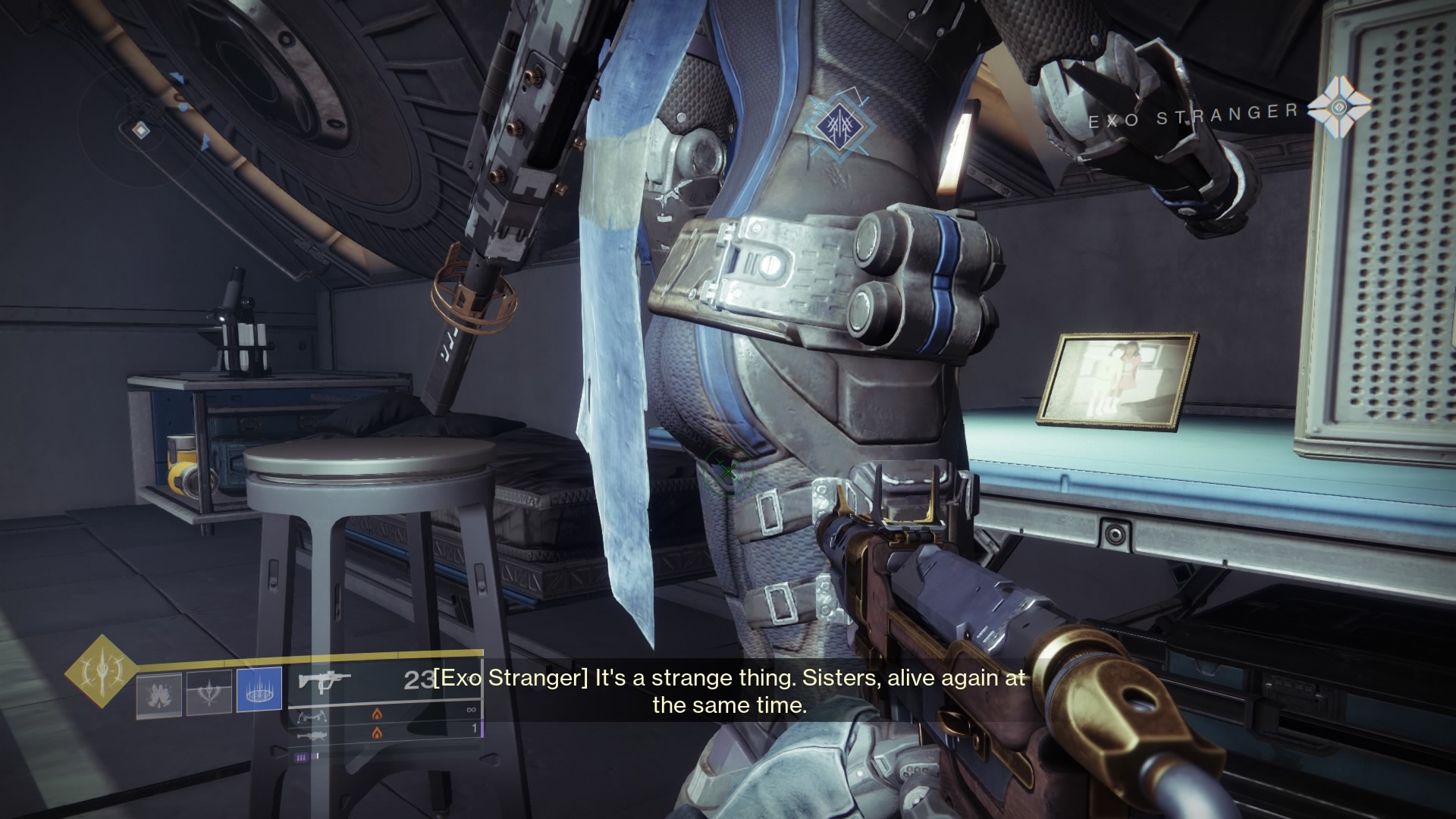Activate the golden diamond super ability icon
Screen dimensions: 1456x819
pos(100,670)
